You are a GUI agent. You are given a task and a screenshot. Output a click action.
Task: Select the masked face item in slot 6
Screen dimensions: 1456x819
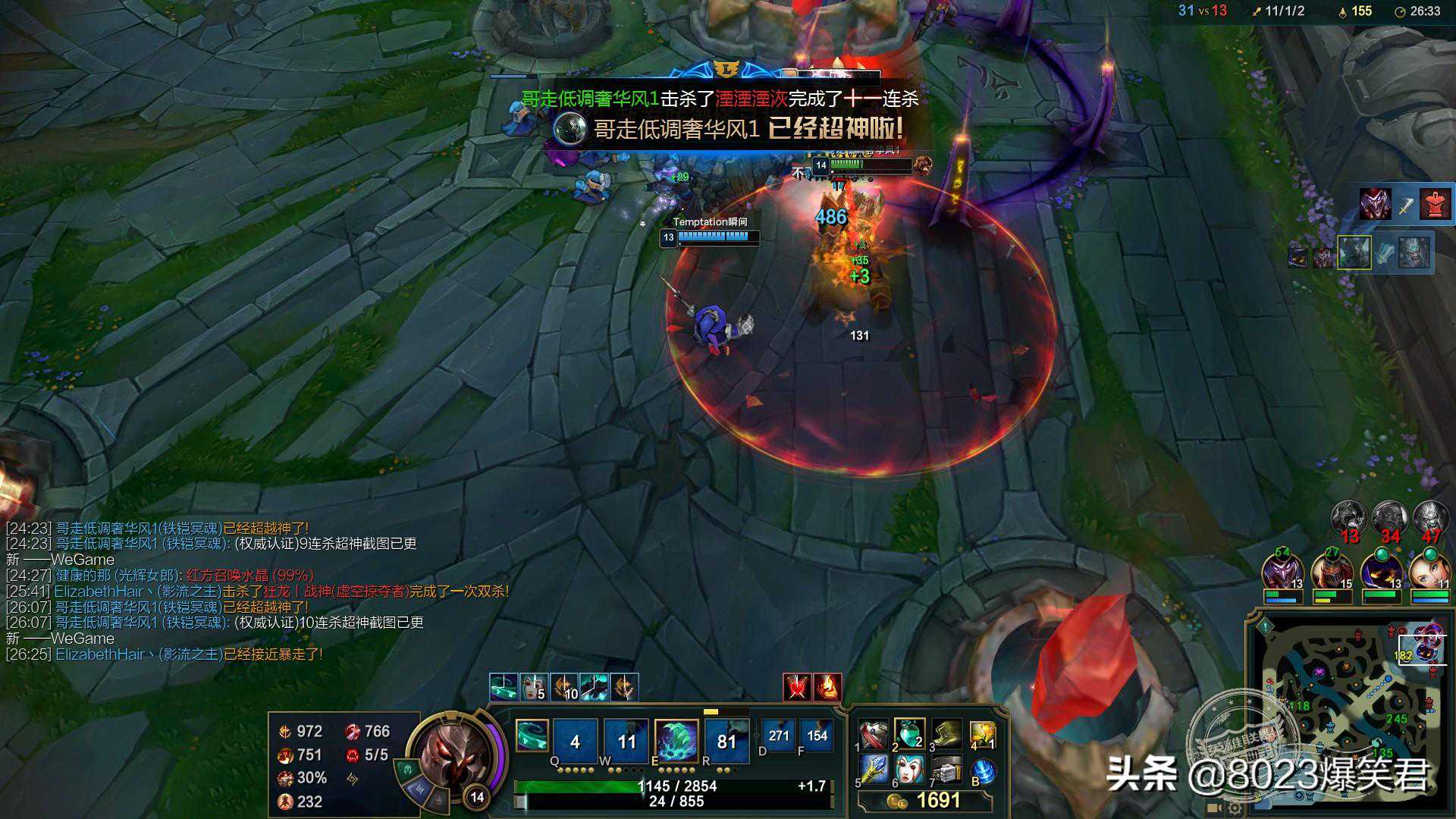coord(909,770)
